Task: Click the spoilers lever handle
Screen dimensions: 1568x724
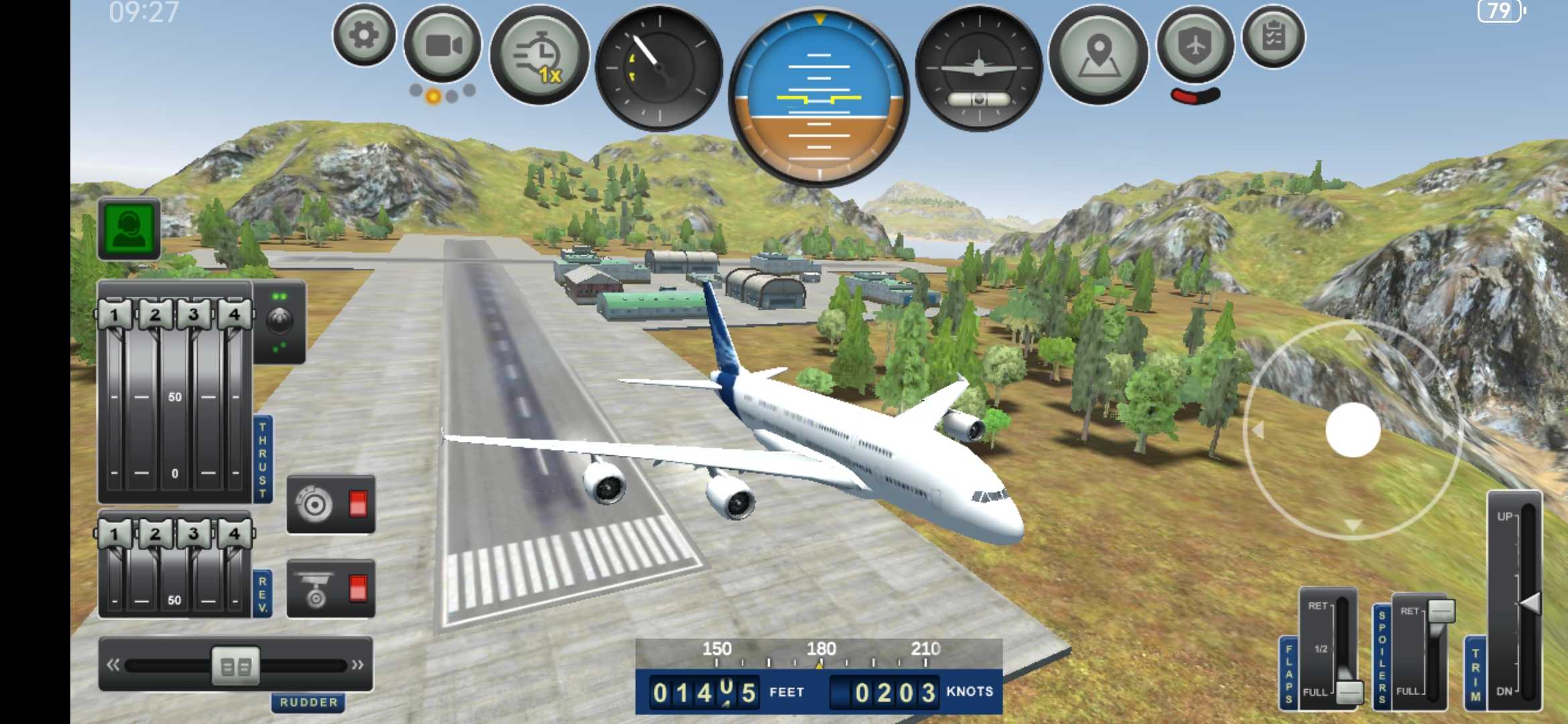Action: 1441,611
